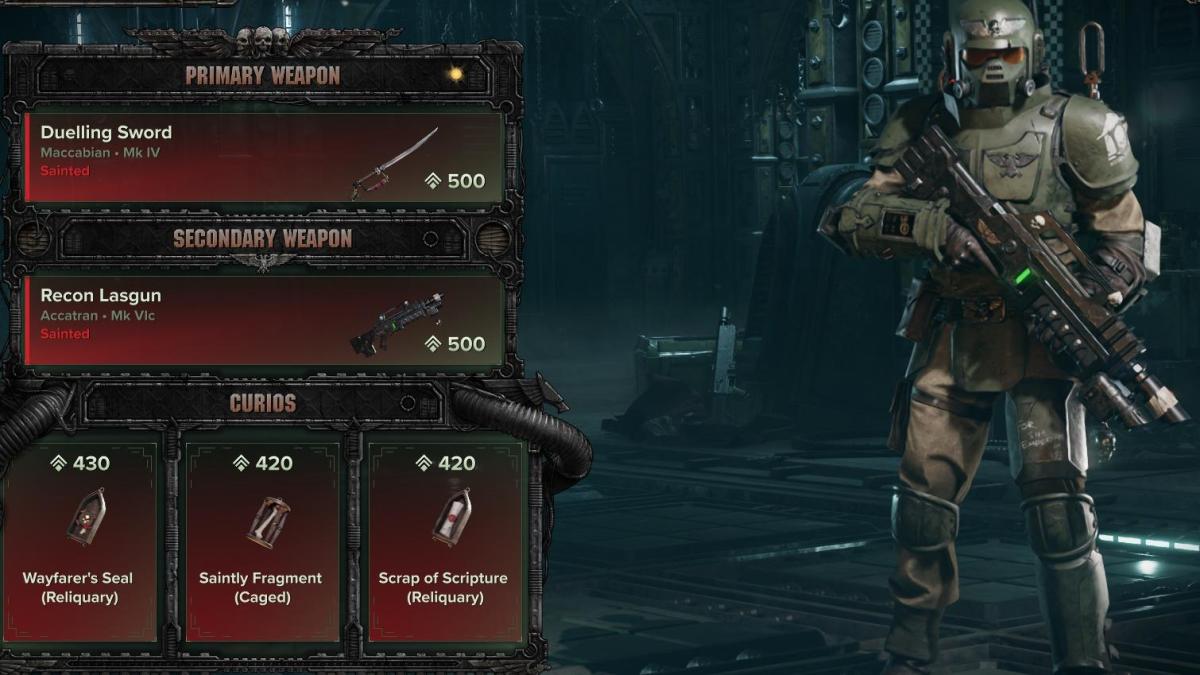Open the Recon Lasgun secondary weapon slot
Screen dimensions: 1200x675
(263, 320)
